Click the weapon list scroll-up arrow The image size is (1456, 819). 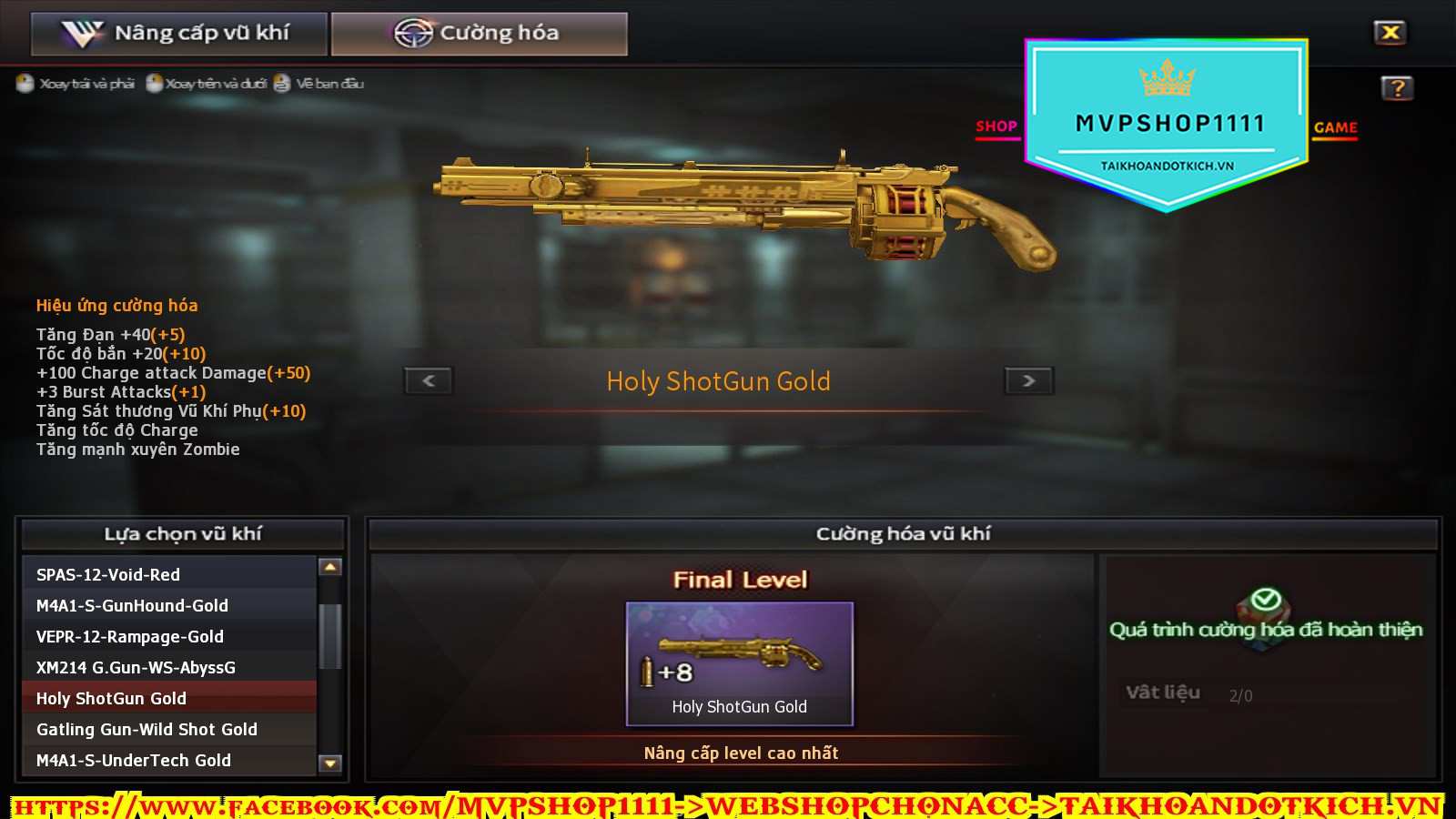pos(330,567)
